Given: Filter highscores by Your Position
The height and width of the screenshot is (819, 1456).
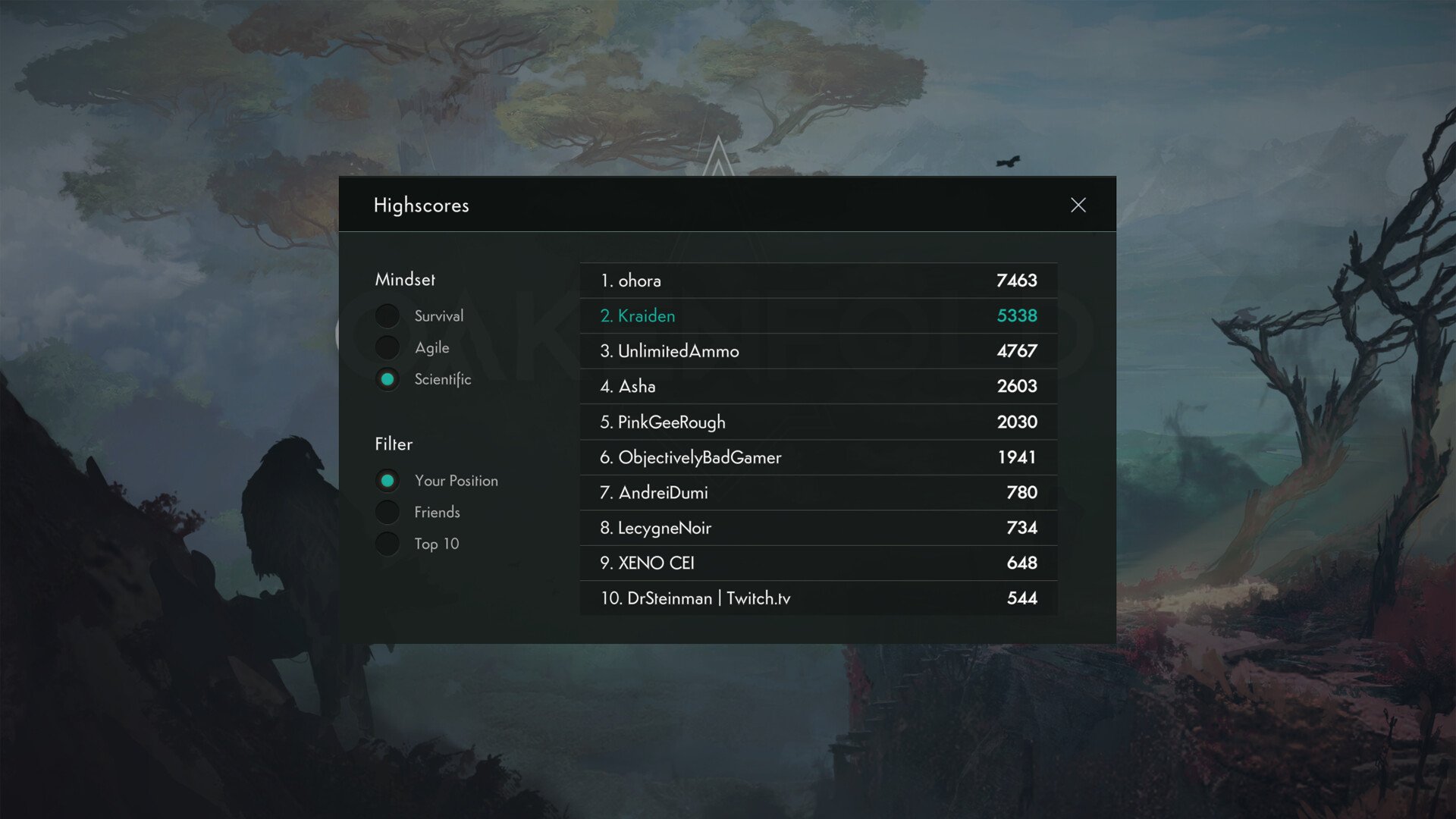Looking at the screenshot, I should point(388,481).
